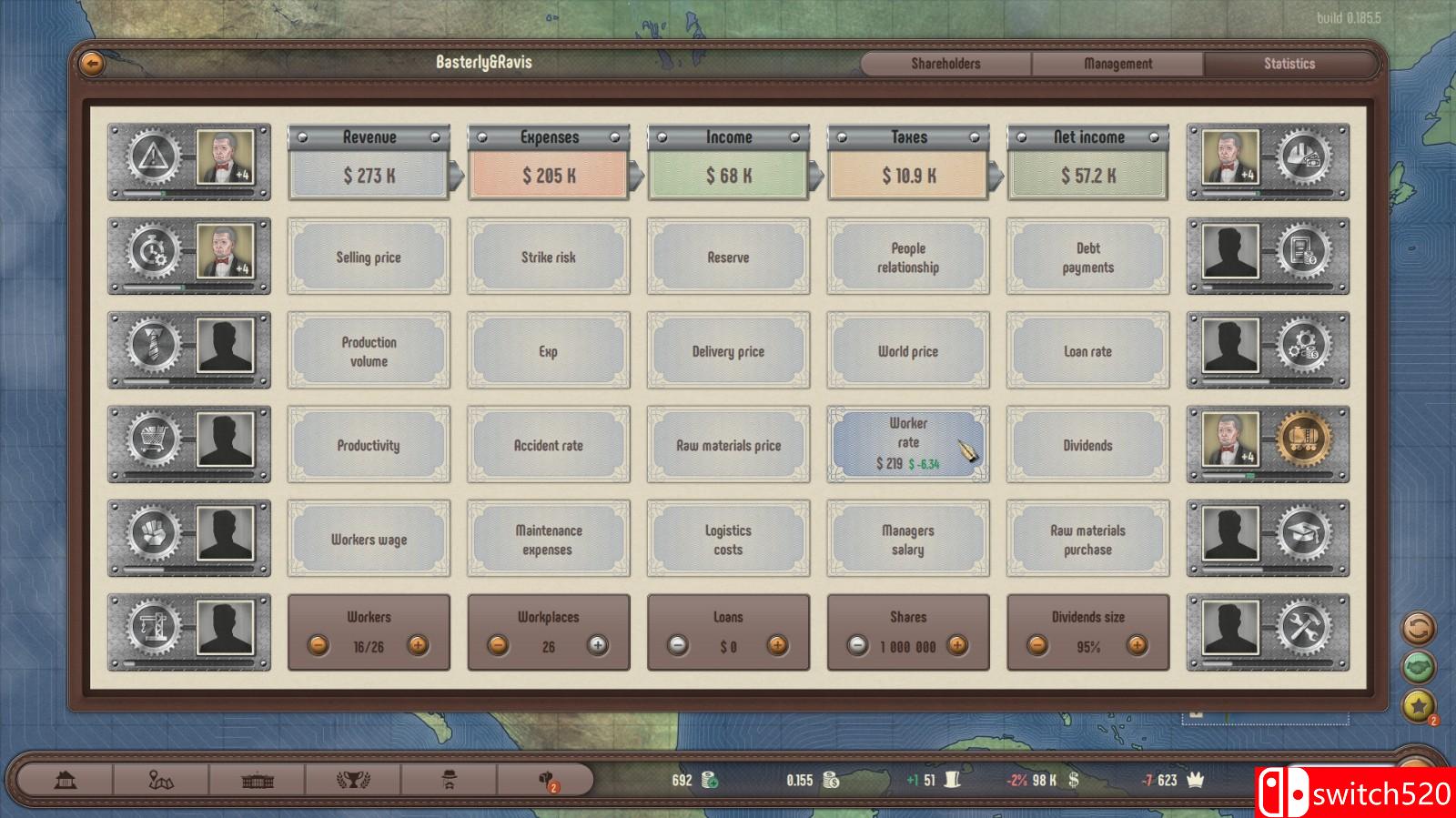Screen dimensions: 1456x818
Task: Switch to the Shareholders tab
Action: point(944,64)
